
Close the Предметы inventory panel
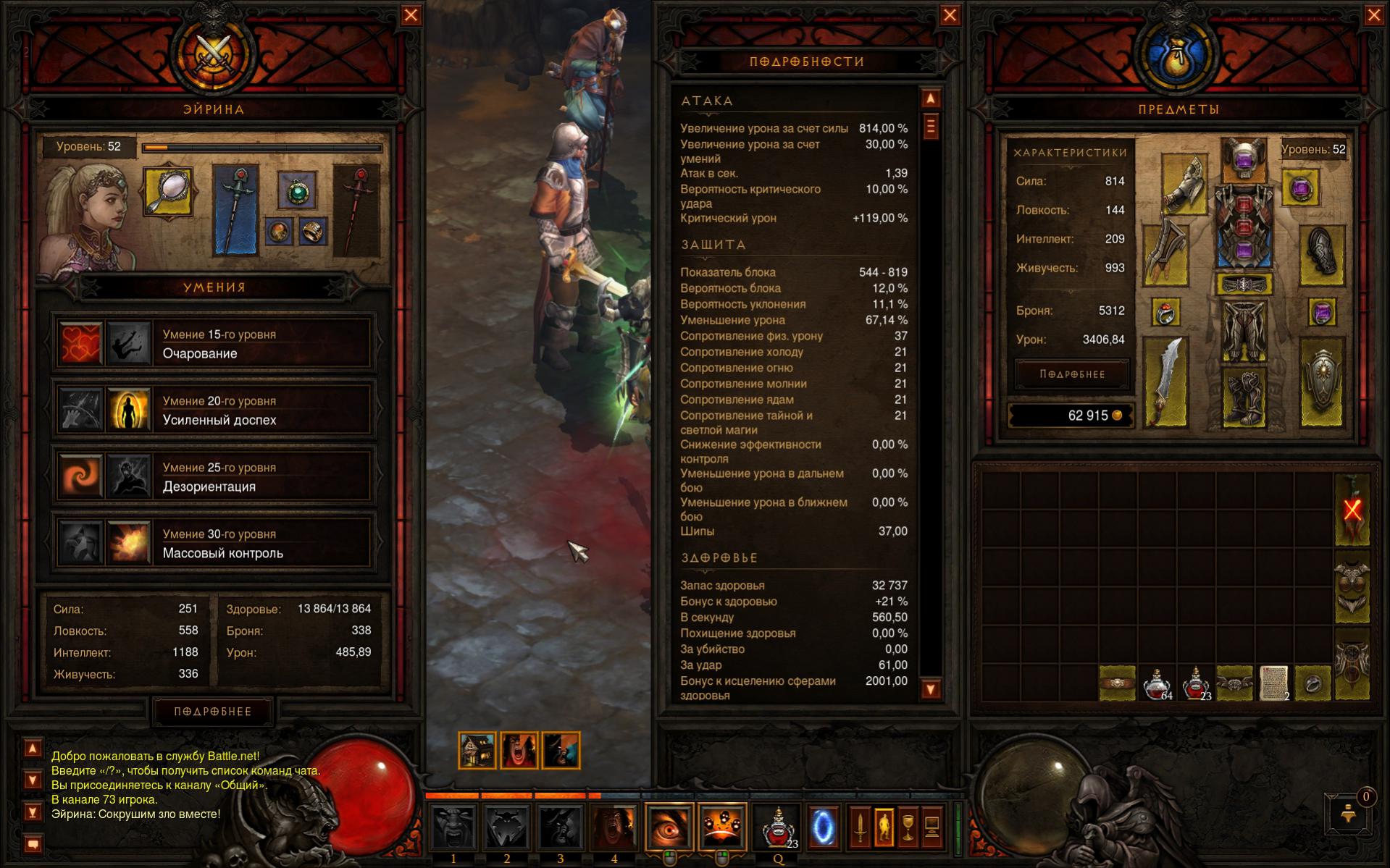(1373, 15)
